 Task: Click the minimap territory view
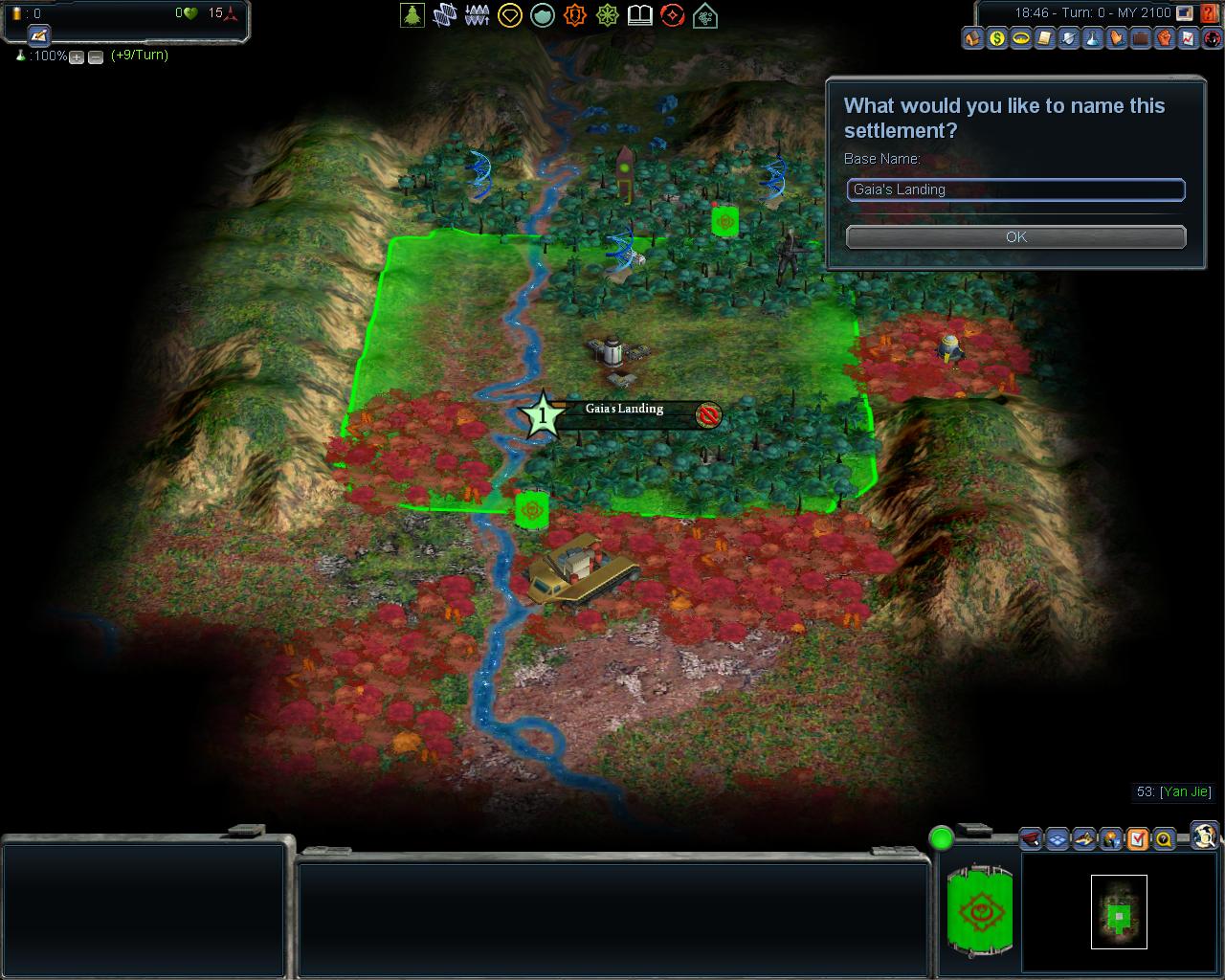click(x=1119, y=912)
